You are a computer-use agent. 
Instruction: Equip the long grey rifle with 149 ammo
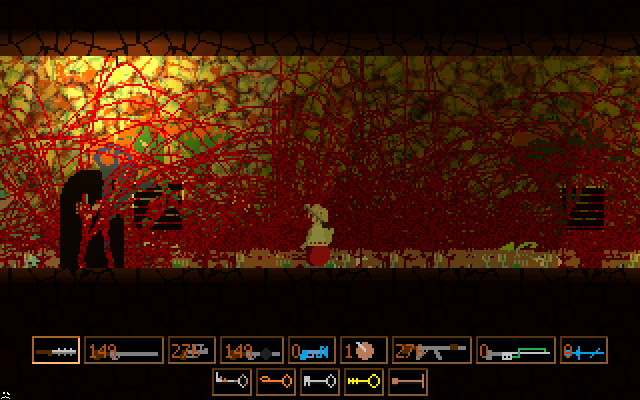[123, 350]
